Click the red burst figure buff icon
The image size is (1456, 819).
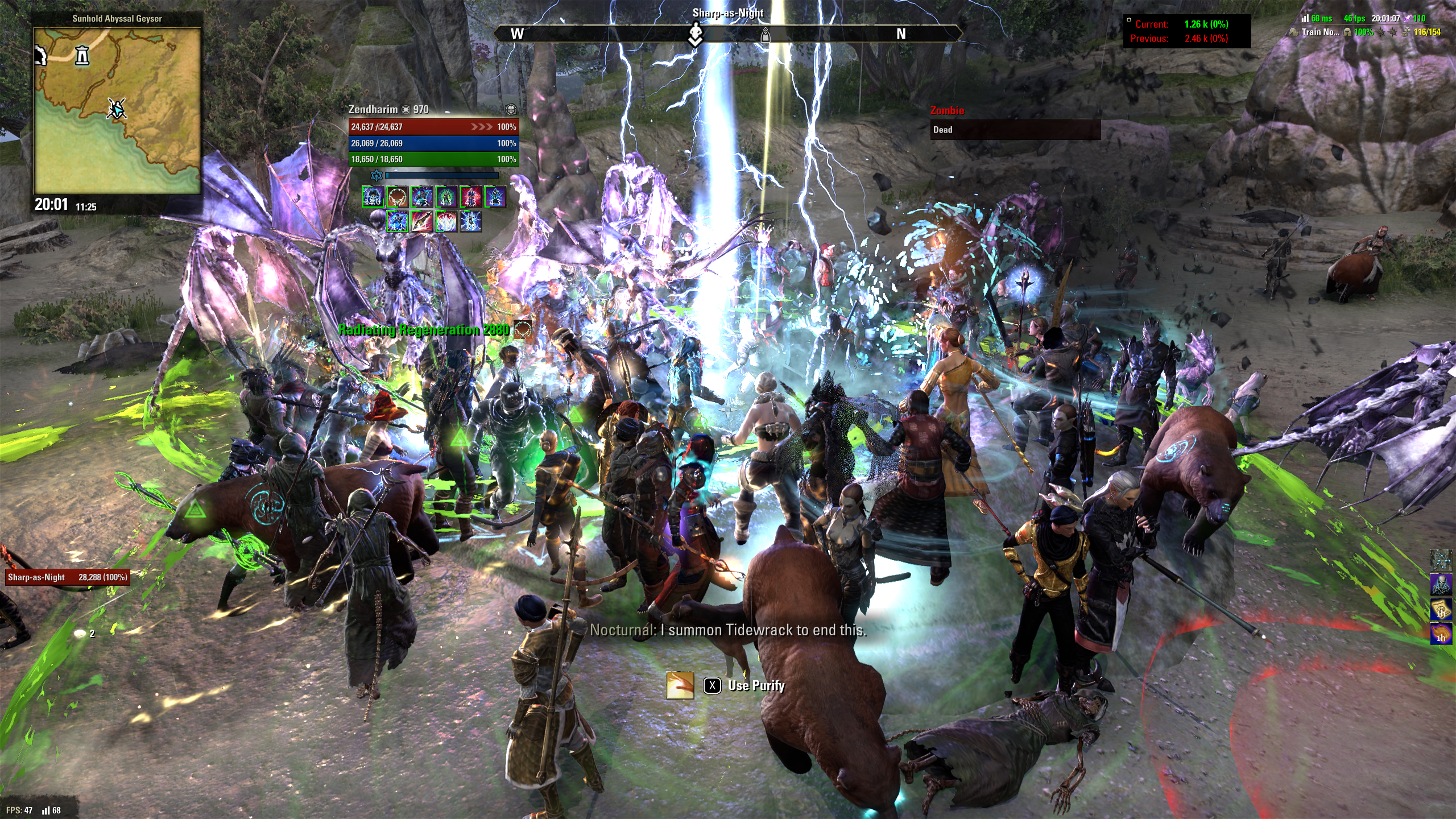pos(471,197)
